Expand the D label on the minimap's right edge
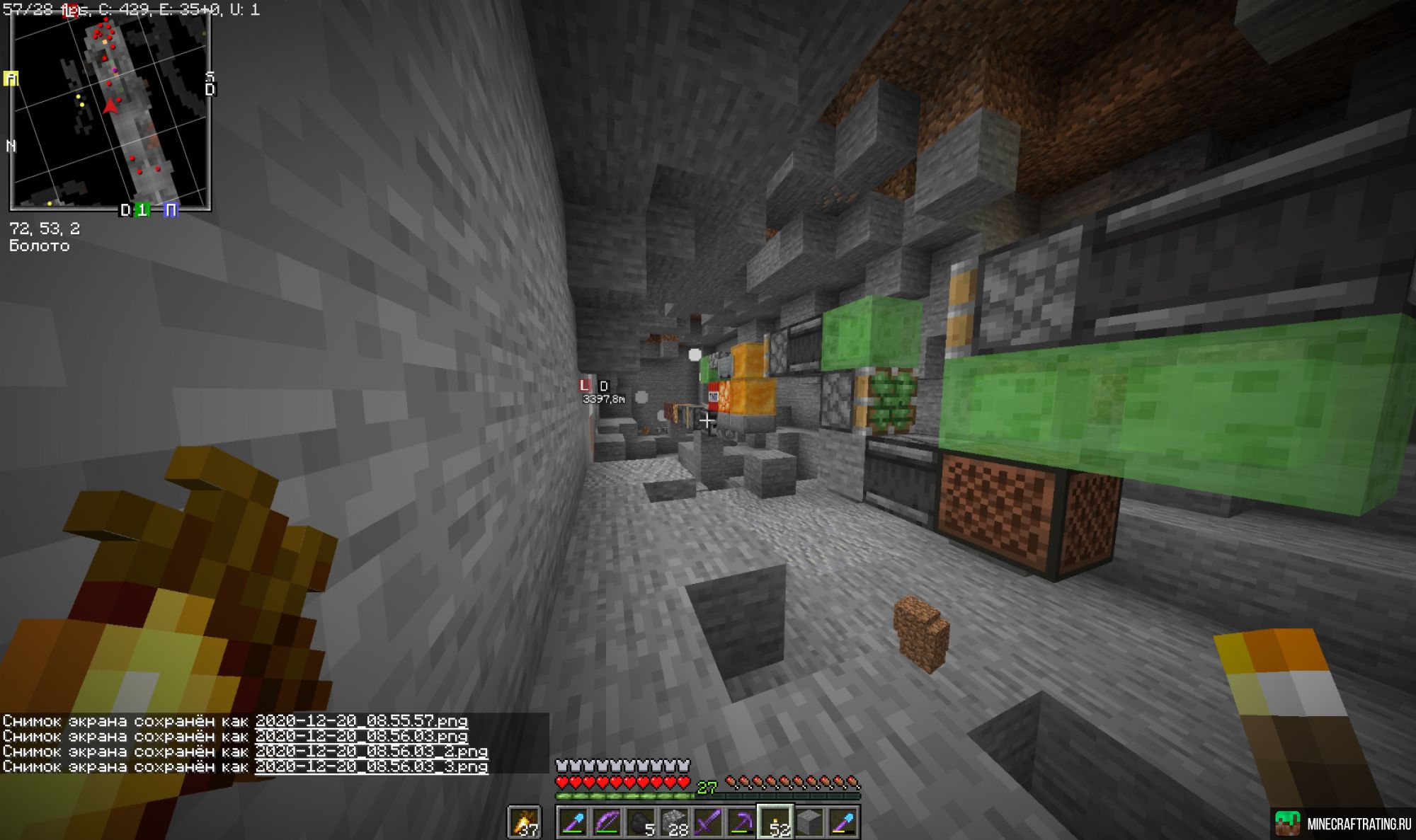Screen dimensions: 1416x840 (x=210, y=88)
